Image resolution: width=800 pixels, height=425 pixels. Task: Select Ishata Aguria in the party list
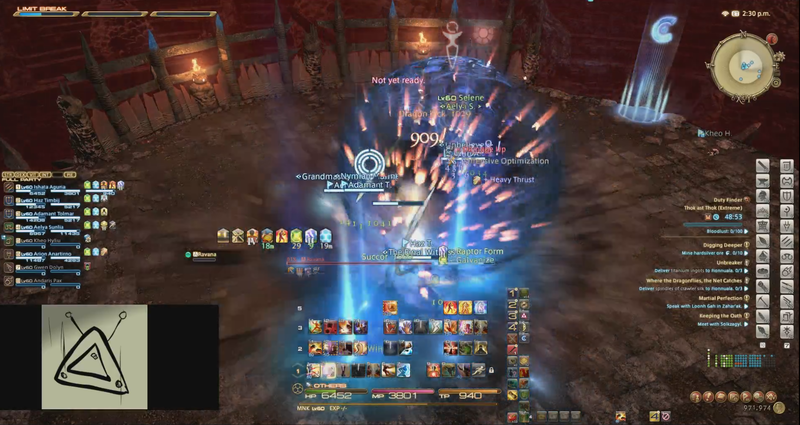(46, 186)
